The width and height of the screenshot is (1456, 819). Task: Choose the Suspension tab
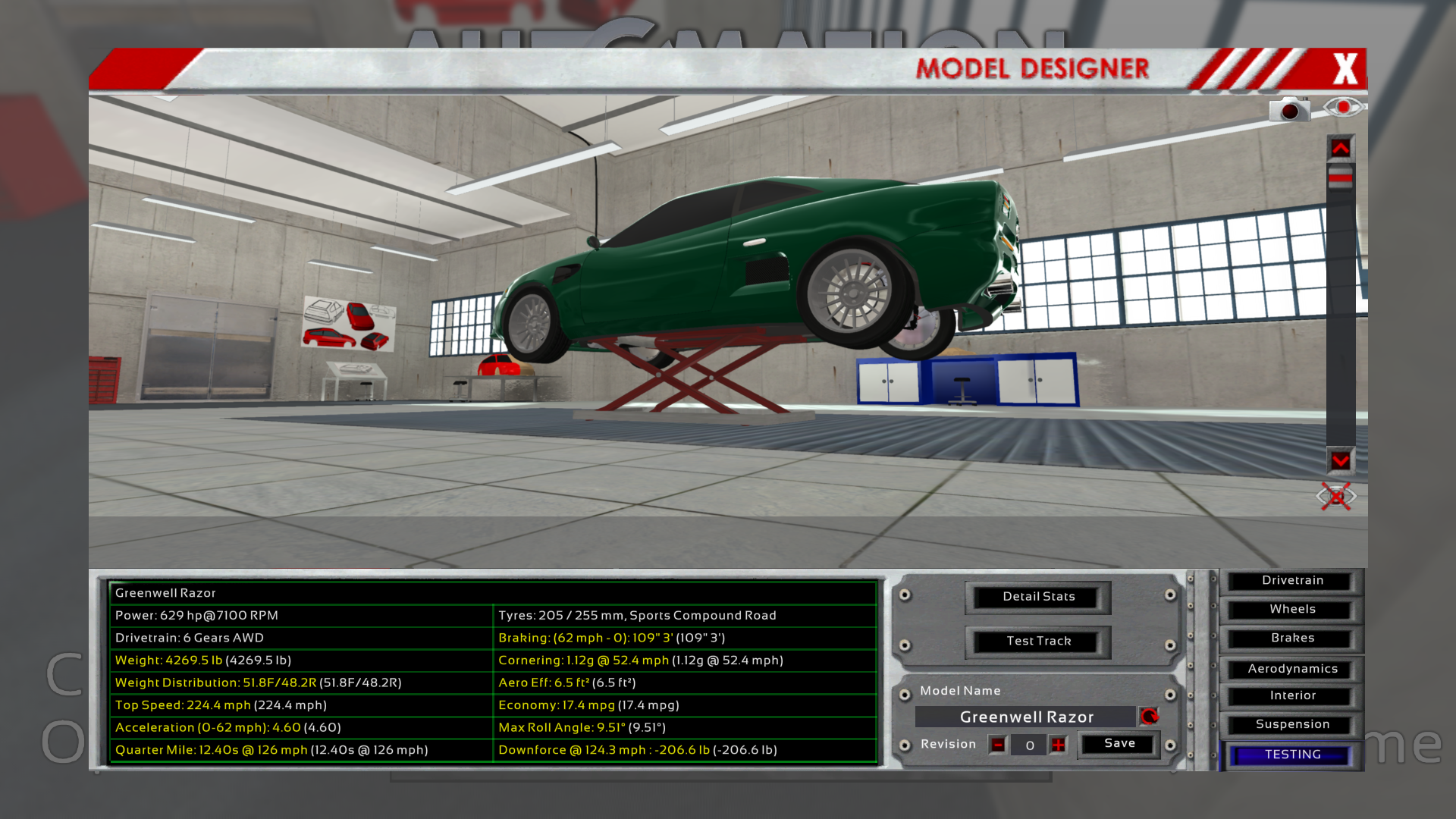pos(1292,725)
